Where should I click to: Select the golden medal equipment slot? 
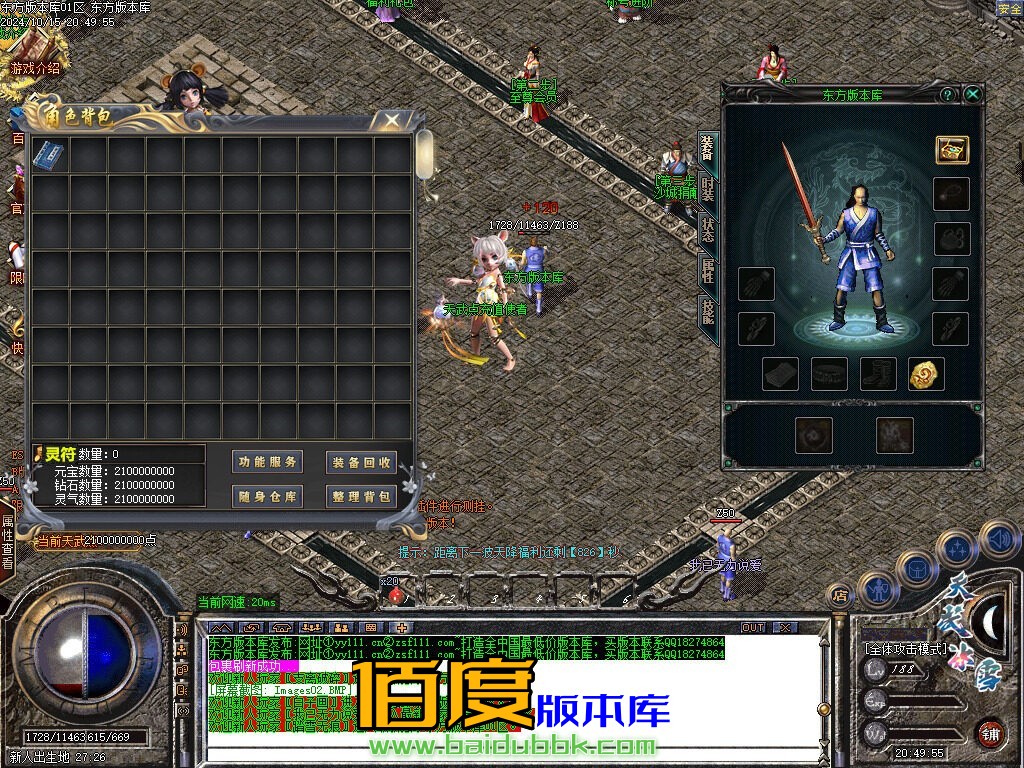coord(927,374)
